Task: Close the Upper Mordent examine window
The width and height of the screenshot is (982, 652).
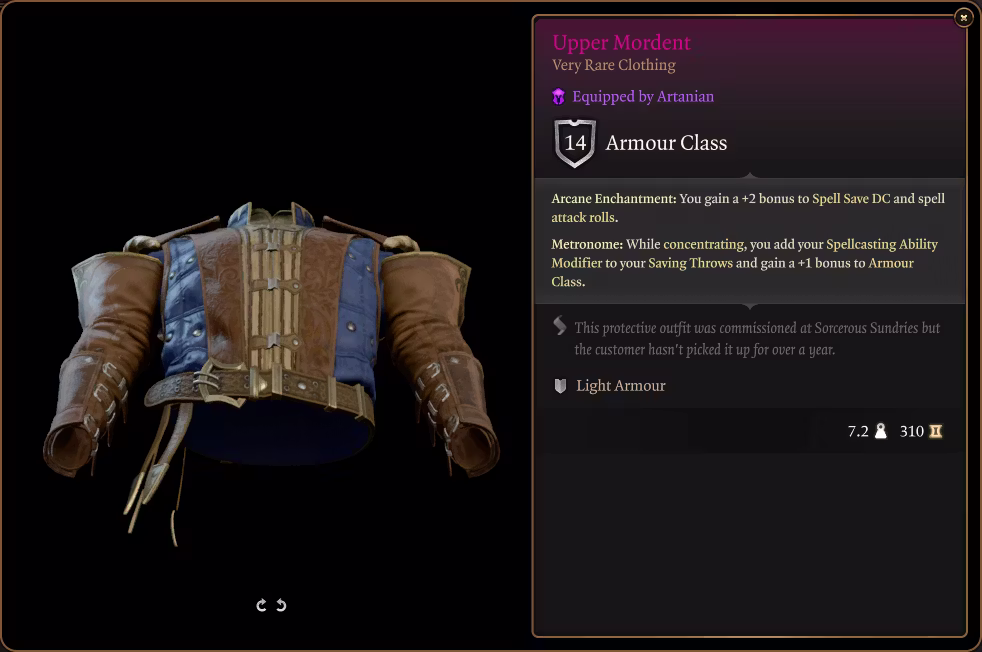Action: point(963,17)
